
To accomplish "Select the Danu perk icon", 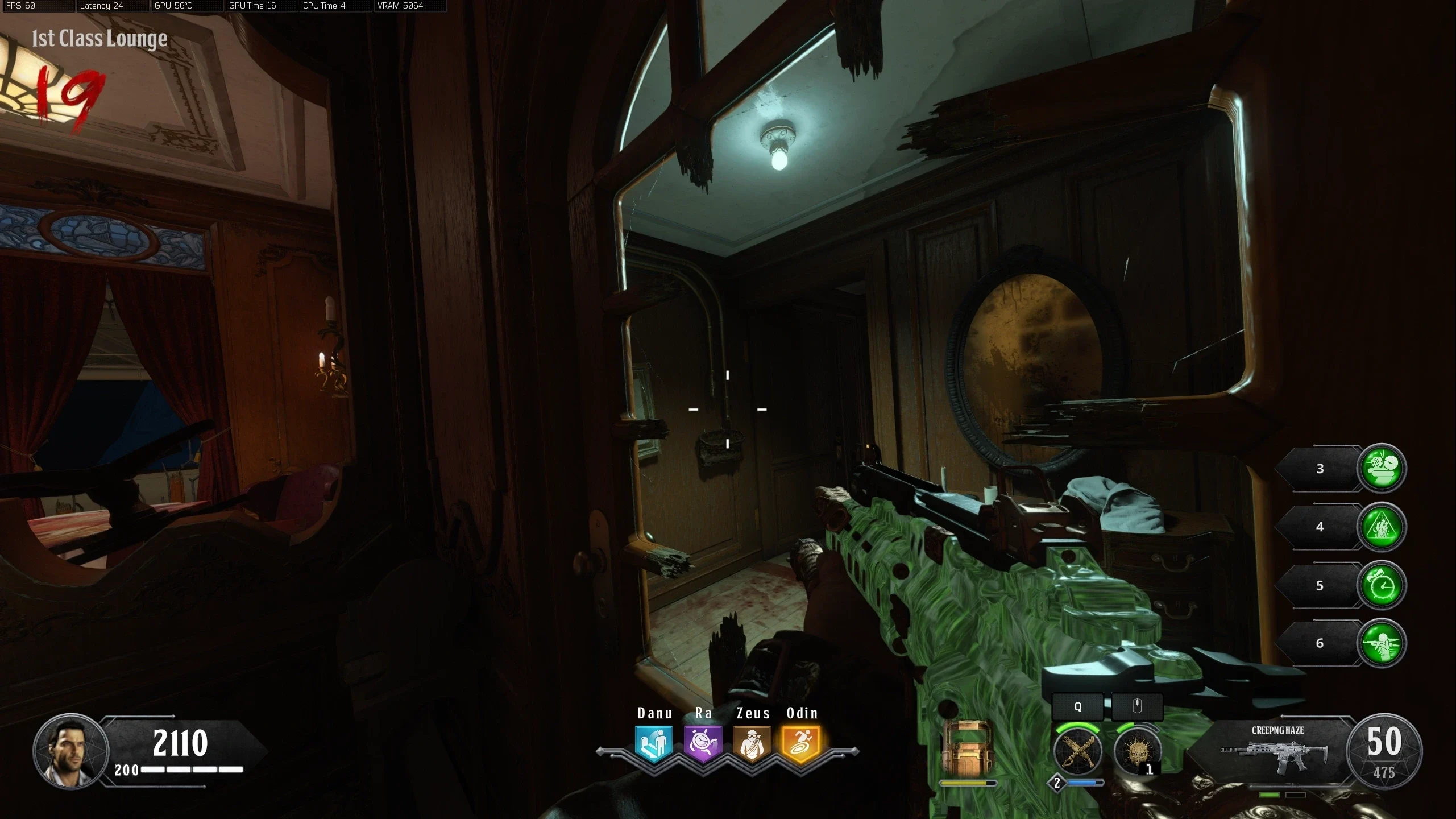I will (654, 743).
